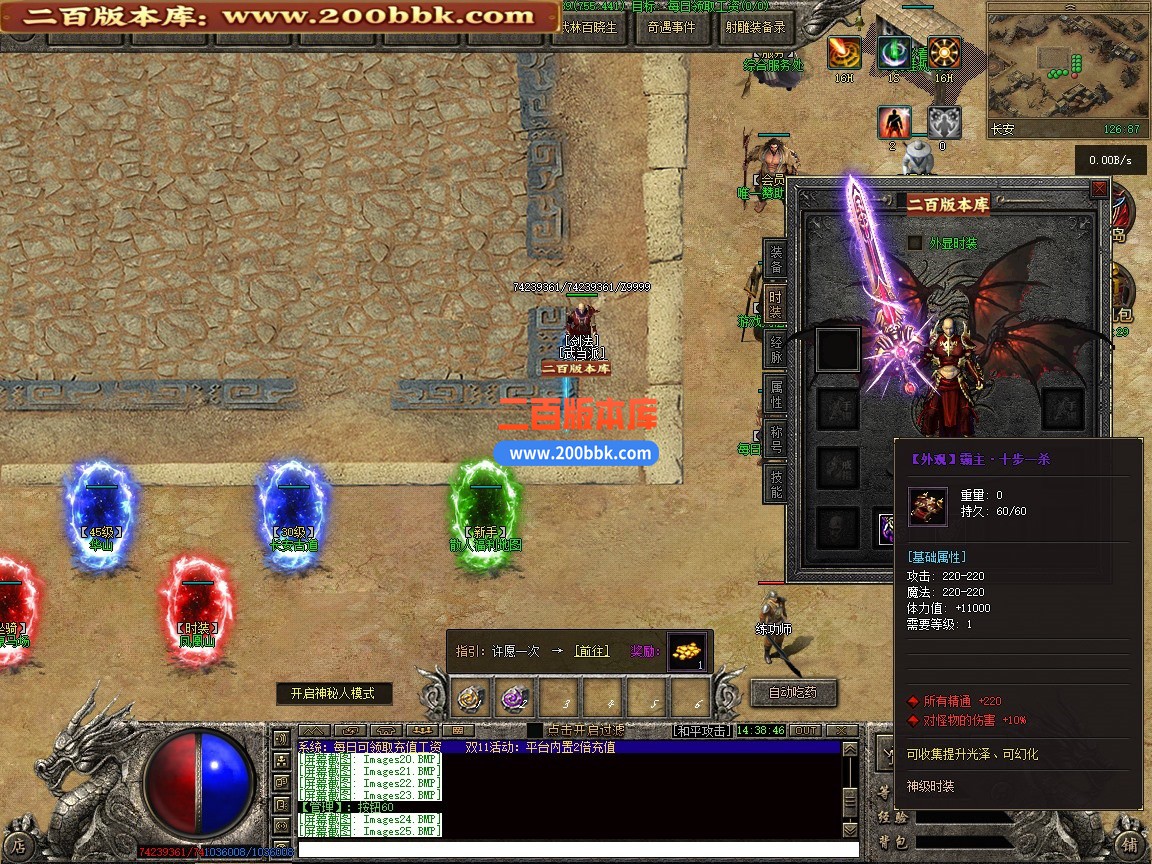The width and height of the screenshot is (1152, 864).
Task: Open the 奇遇事件 menu button
Action: tap(671, 28)
